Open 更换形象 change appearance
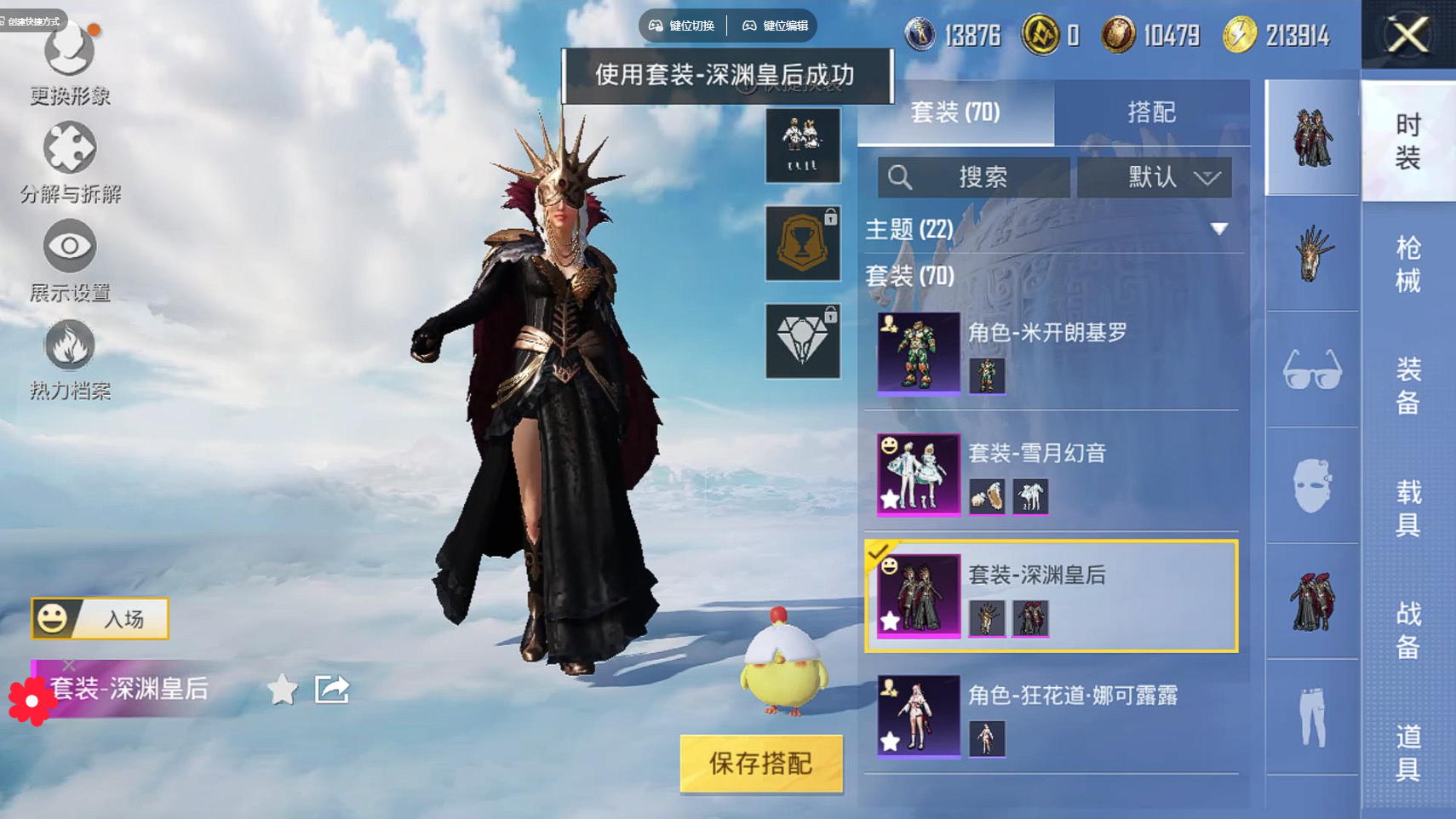 pos(70,65)
